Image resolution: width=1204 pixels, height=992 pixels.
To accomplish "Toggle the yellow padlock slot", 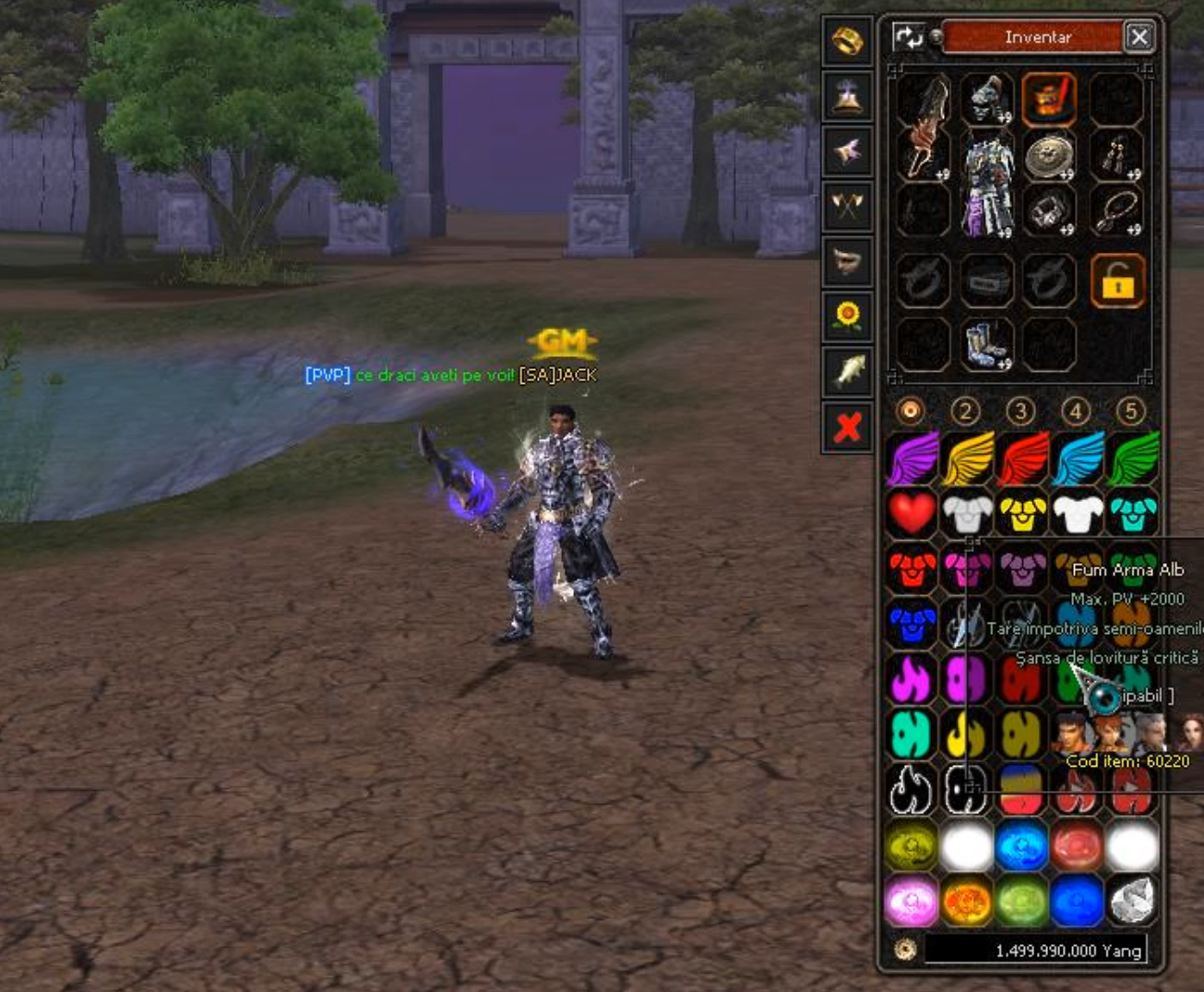I will pyautogui.click(x=1117, y=281).
